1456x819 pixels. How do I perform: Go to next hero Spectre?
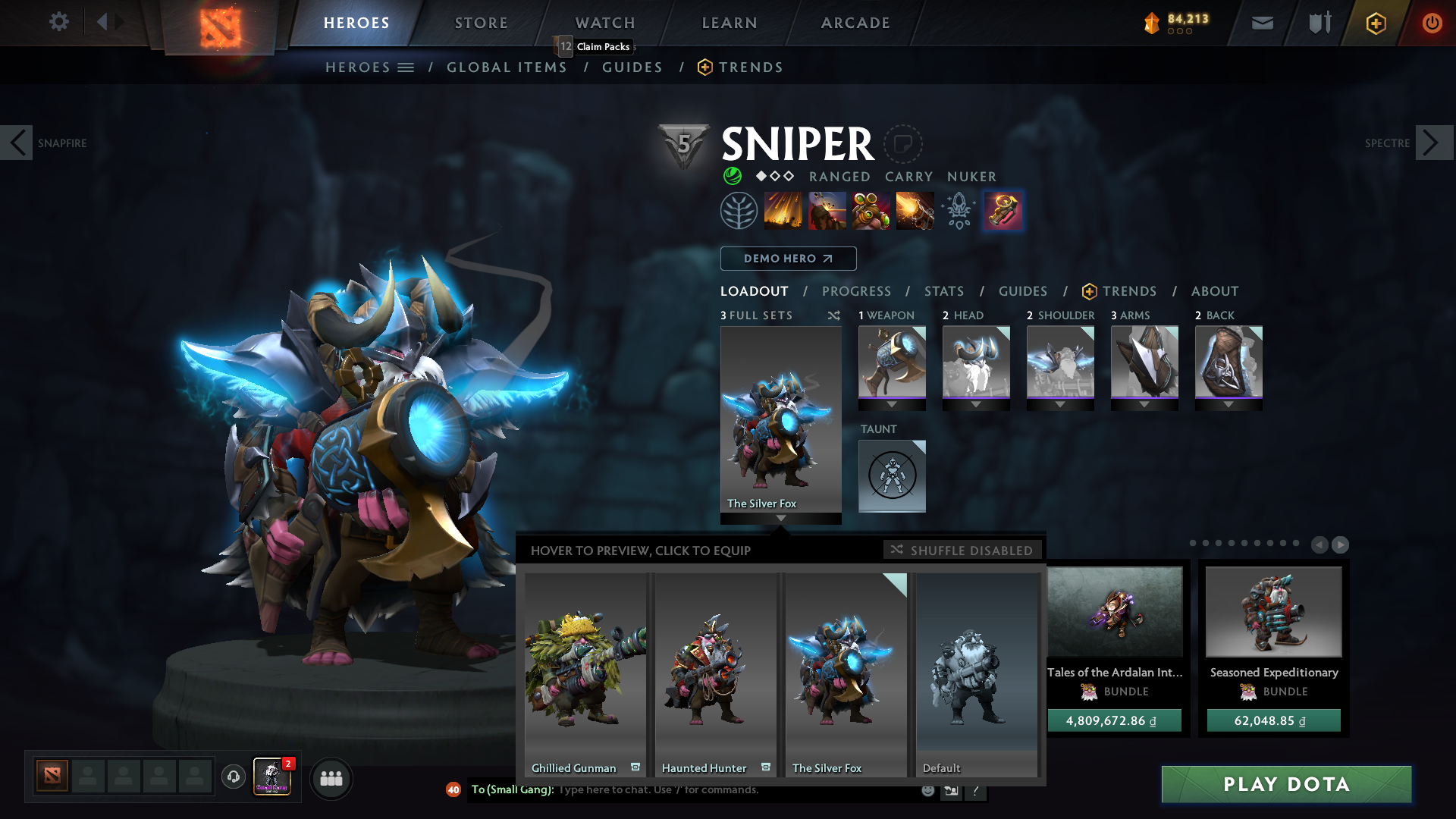pyautogui.click(x=1432, y=143)
